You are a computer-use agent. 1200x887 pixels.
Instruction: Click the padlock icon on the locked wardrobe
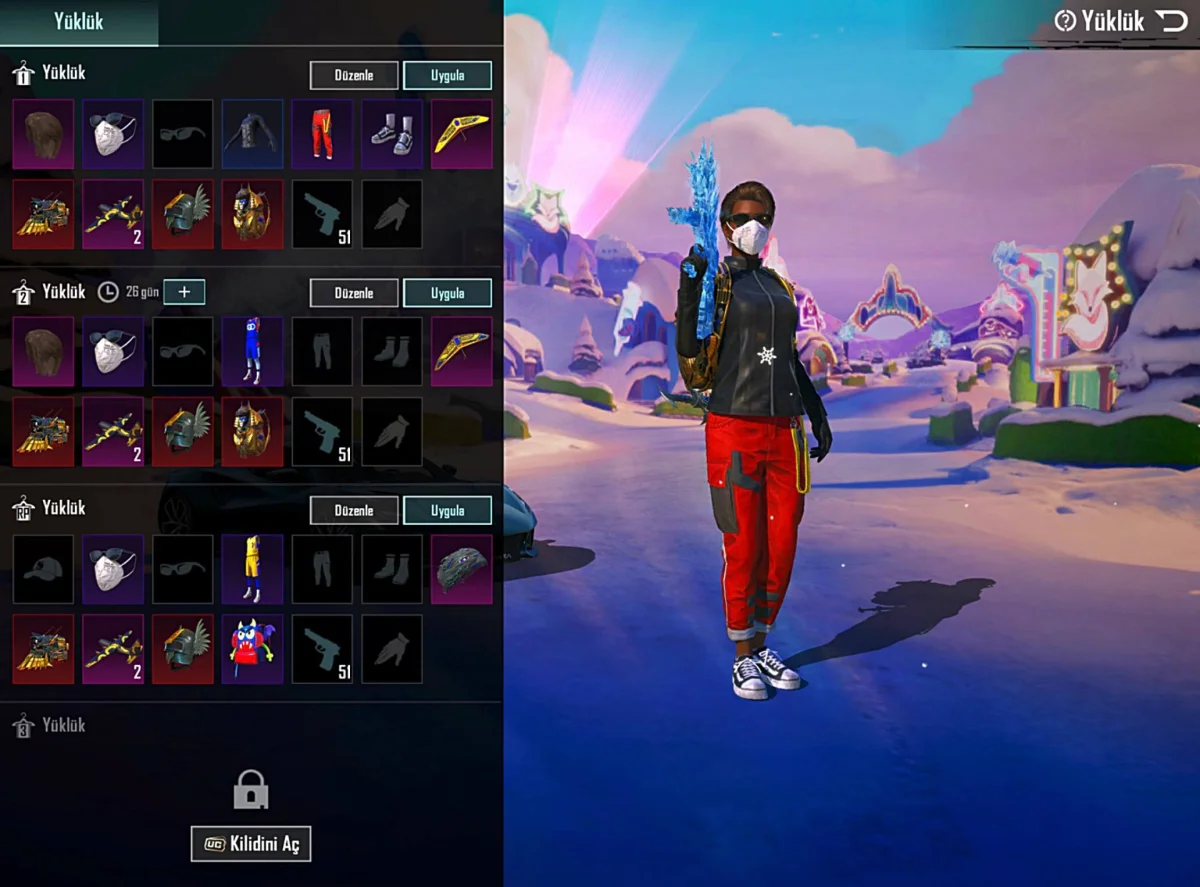coord(251,790)
